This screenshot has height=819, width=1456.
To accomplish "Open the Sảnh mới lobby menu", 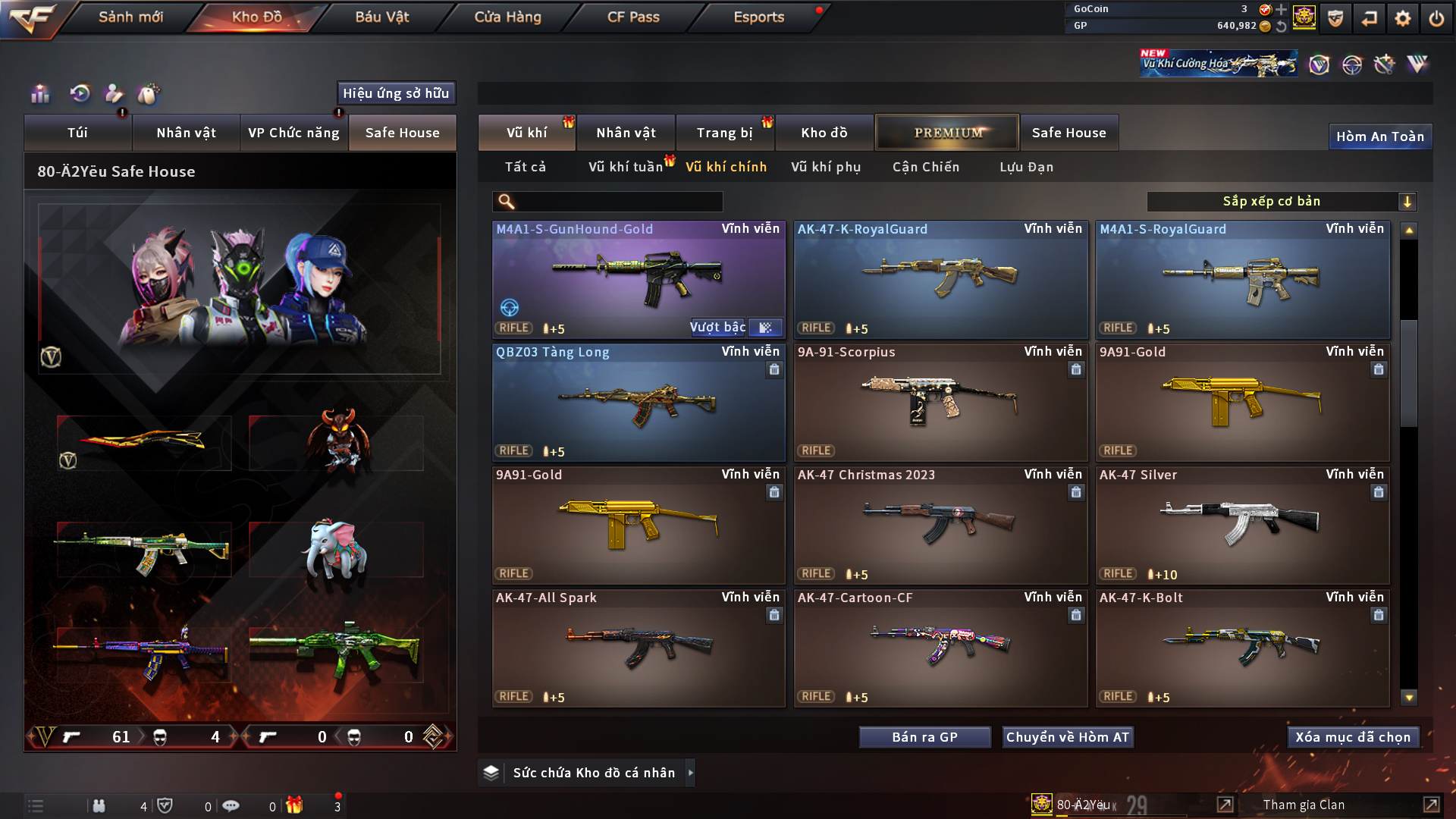I will coord(130,17).
